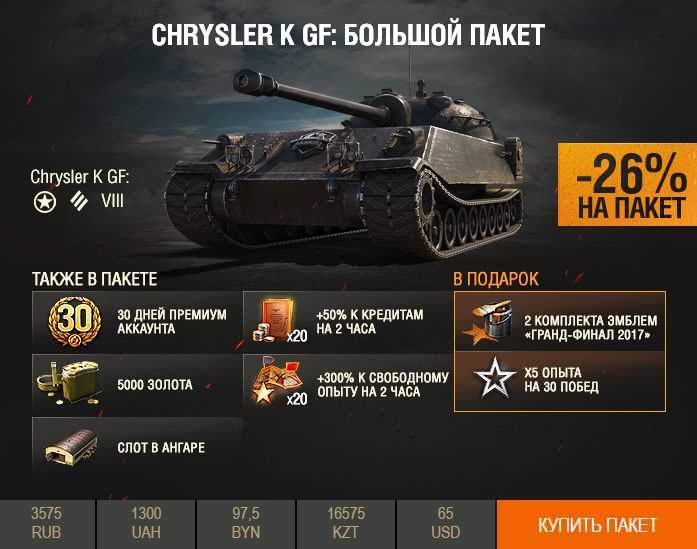Click the orange КУПИТЬ ПАКЕТ button
The image size is (697, 549).
point(597,525)
